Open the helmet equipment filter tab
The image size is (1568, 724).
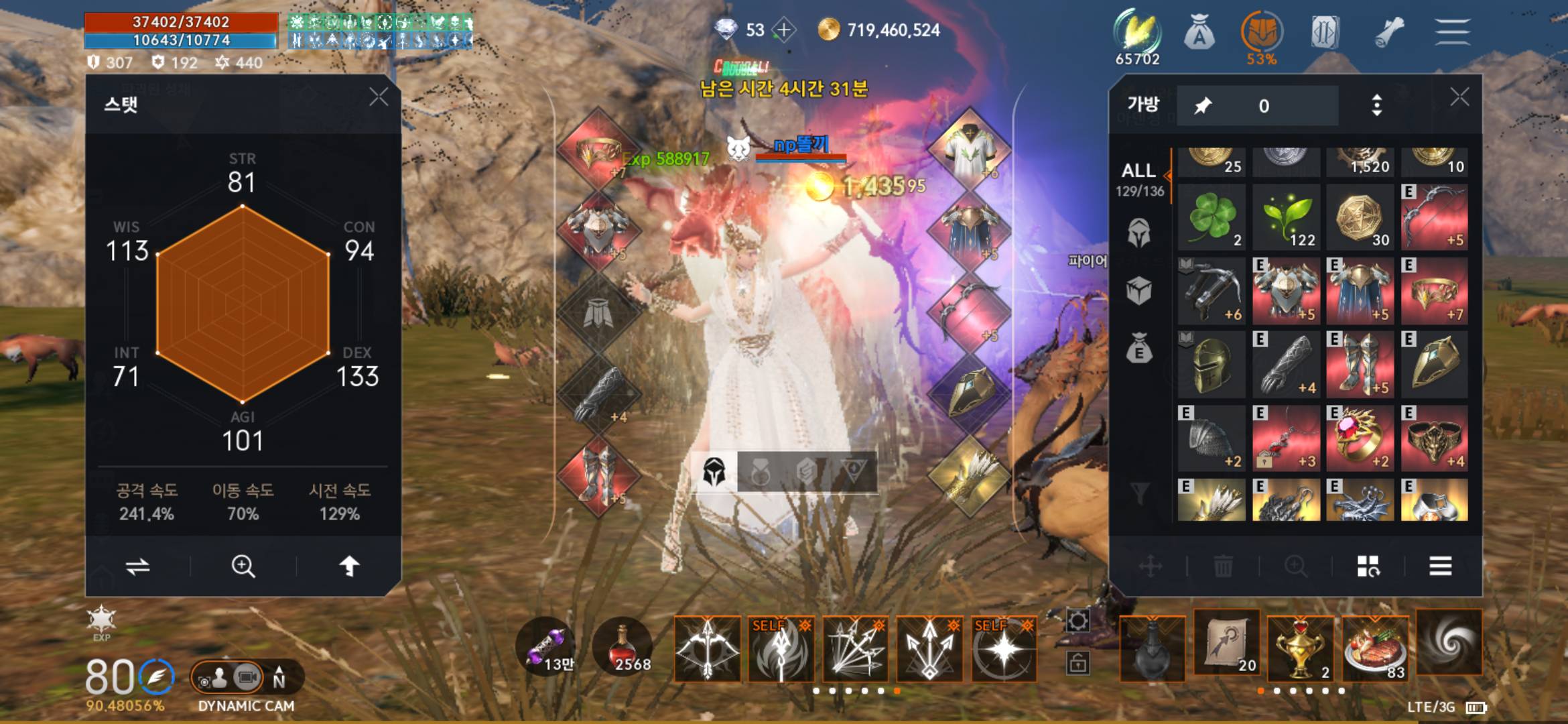click(x=1139, y=233)
